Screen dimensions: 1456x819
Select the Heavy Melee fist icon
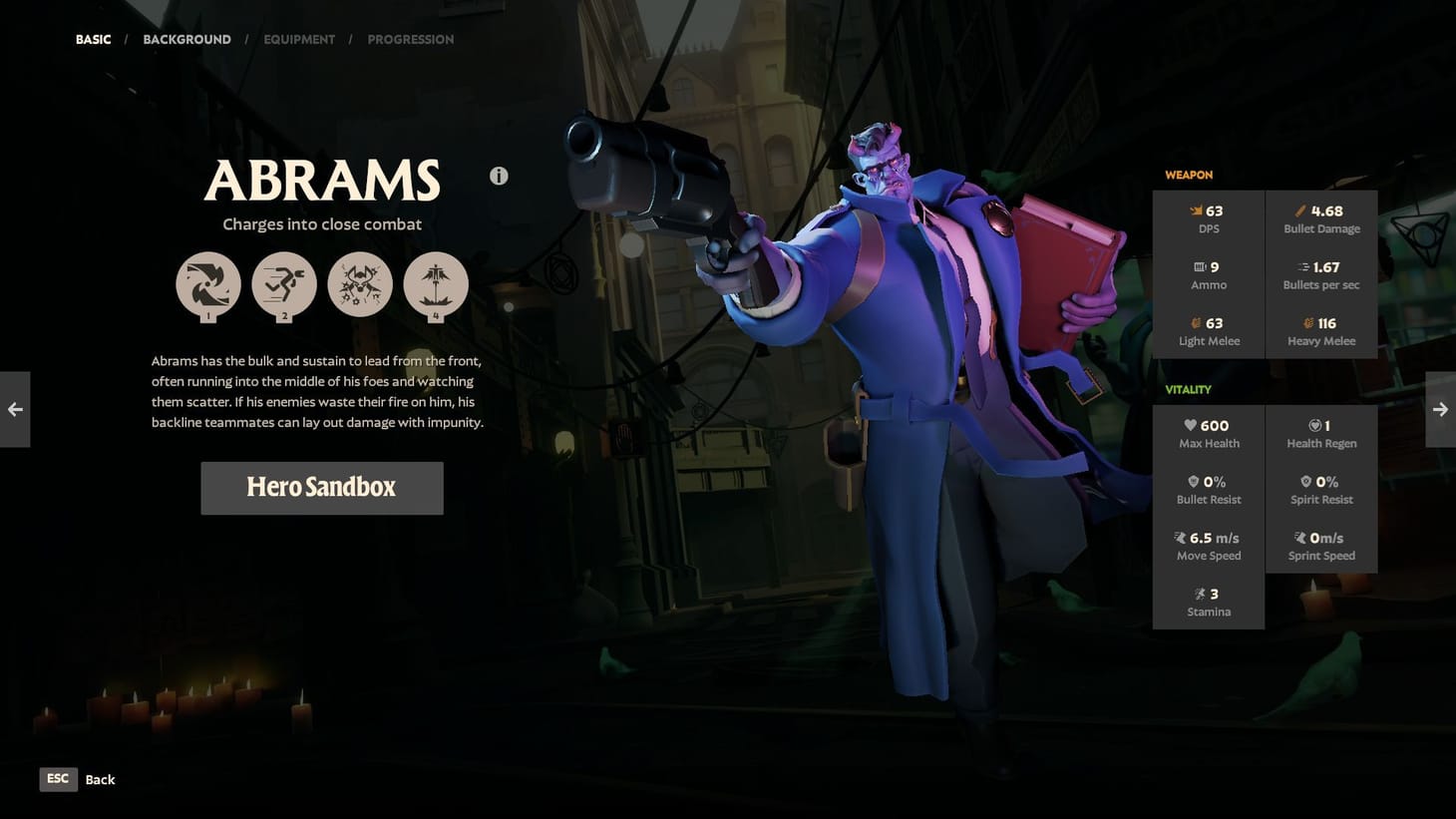(1308, 323)
